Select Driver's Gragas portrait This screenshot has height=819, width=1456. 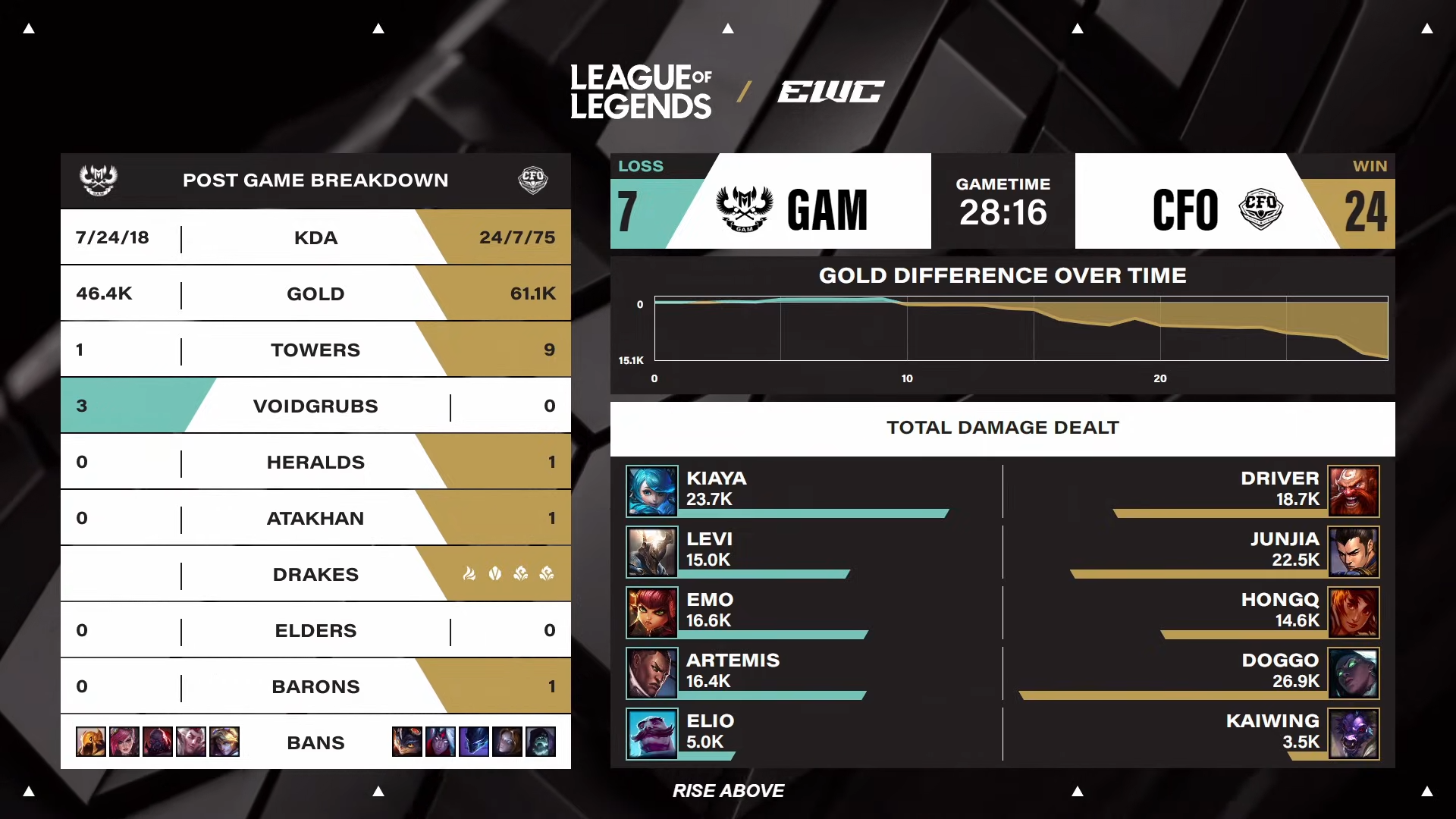1354,491
